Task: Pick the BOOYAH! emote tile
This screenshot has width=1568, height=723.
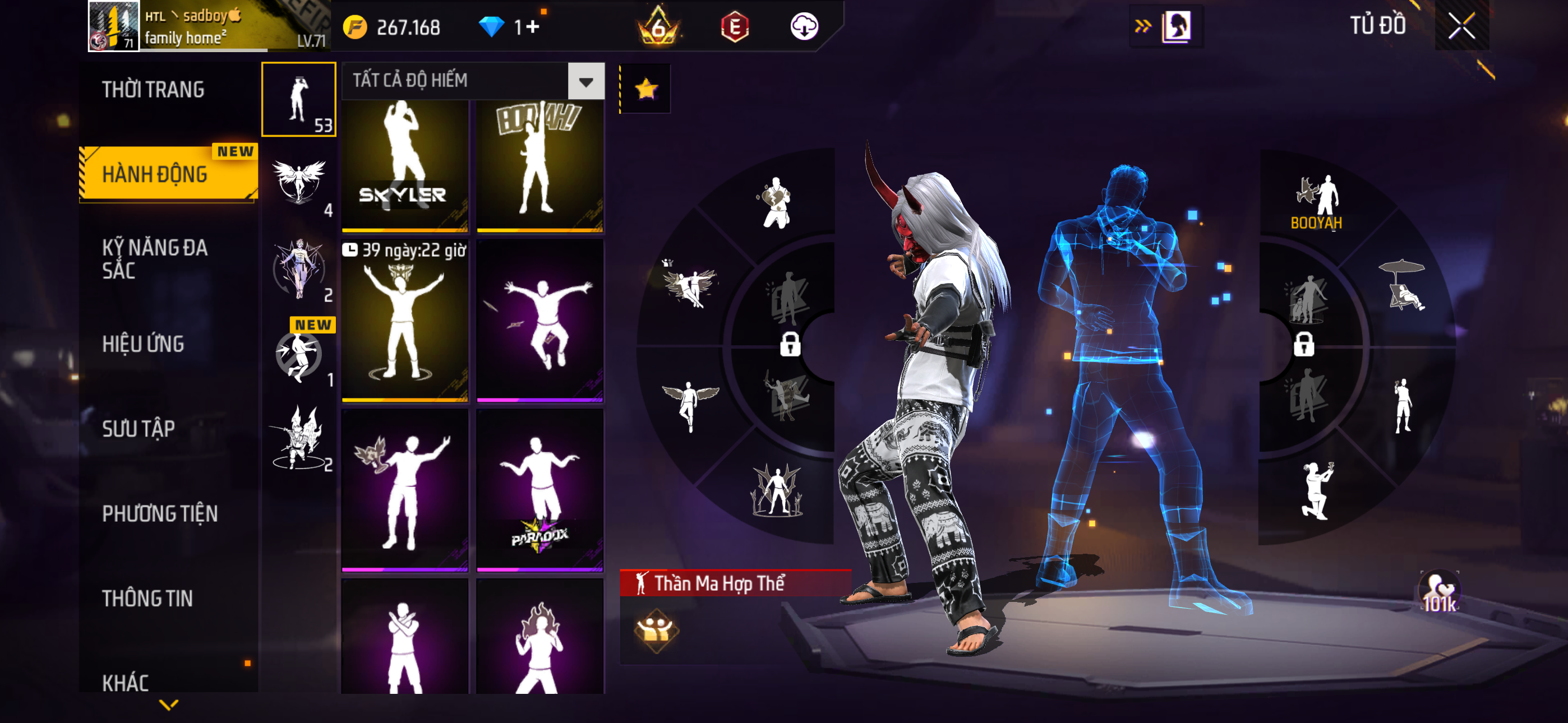Action: (x=539, y=165)
